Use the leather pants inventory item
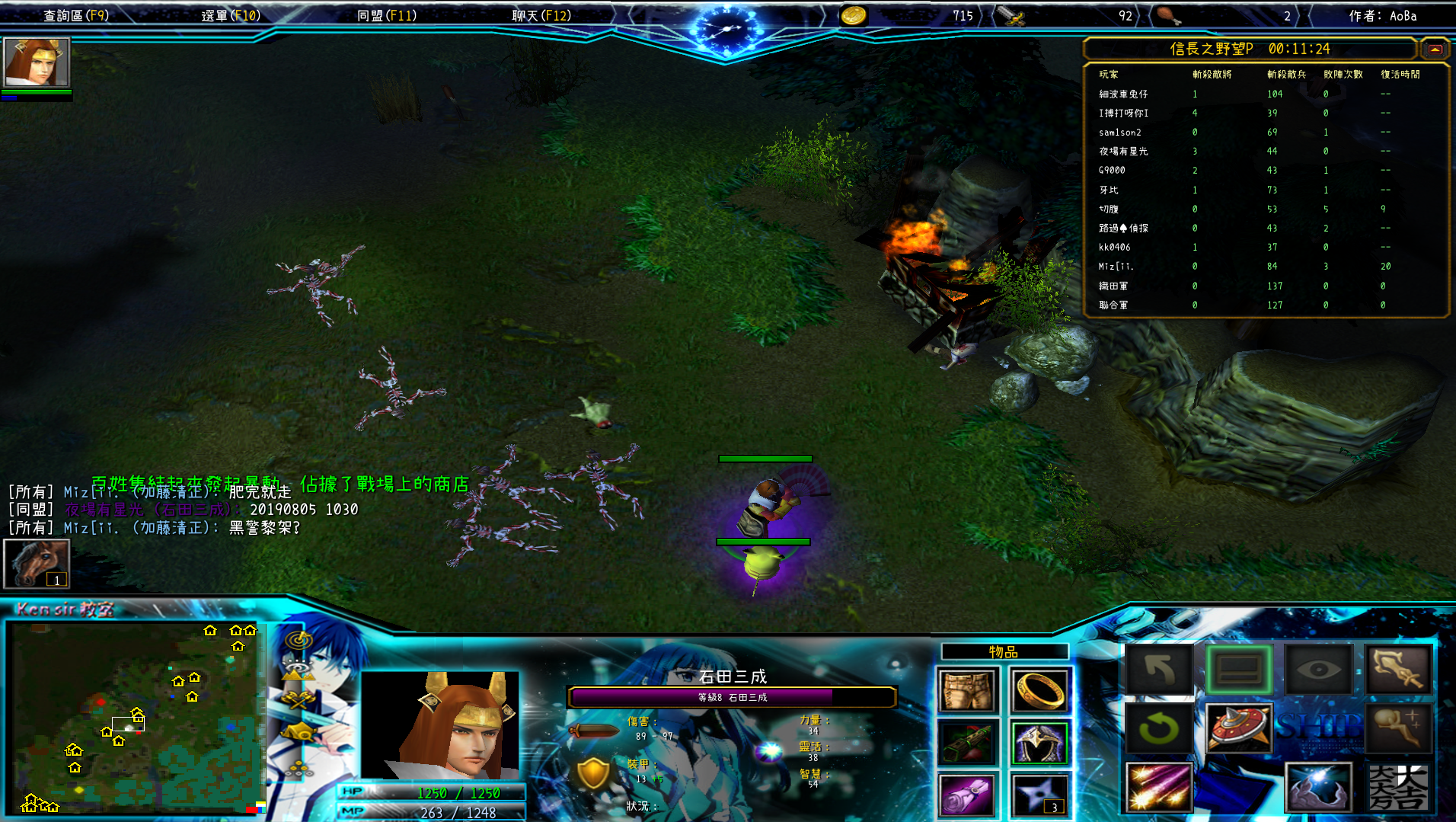This screenshot has width=1456, height=822. (x=967, y=691)
